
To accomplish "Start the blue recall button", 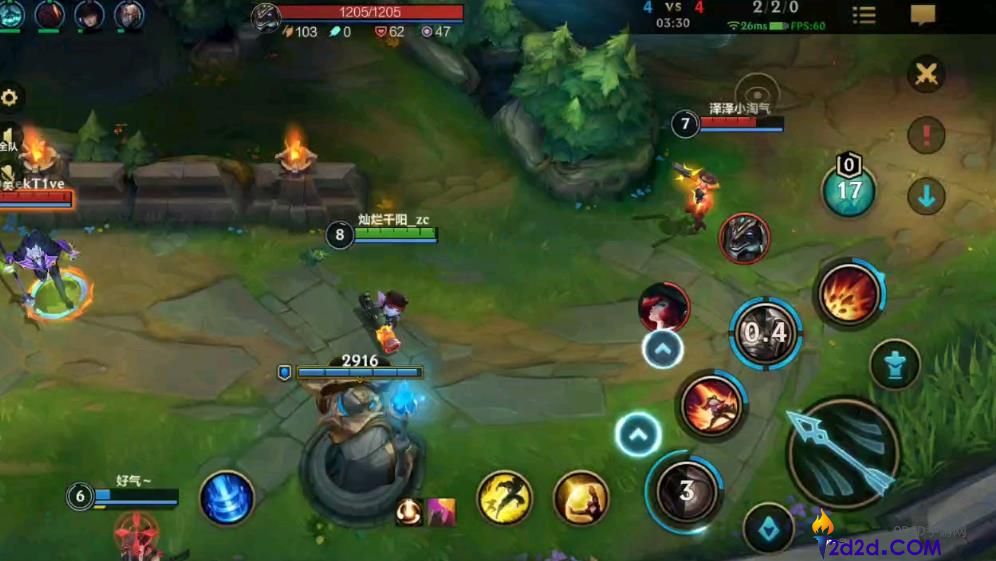I will click(x=226, y=497).
